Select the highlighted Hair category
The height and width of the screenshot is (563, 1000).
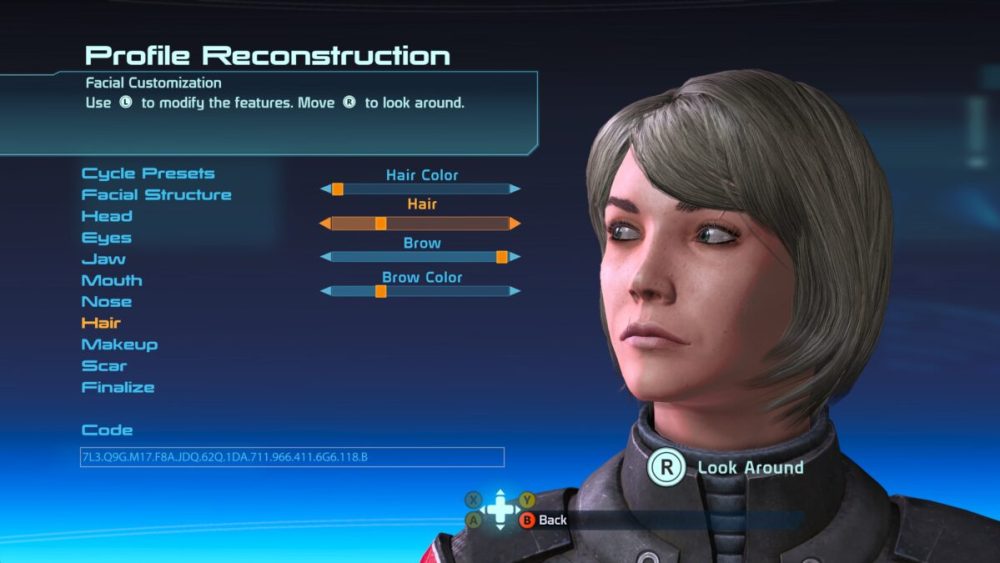(101, 323)
